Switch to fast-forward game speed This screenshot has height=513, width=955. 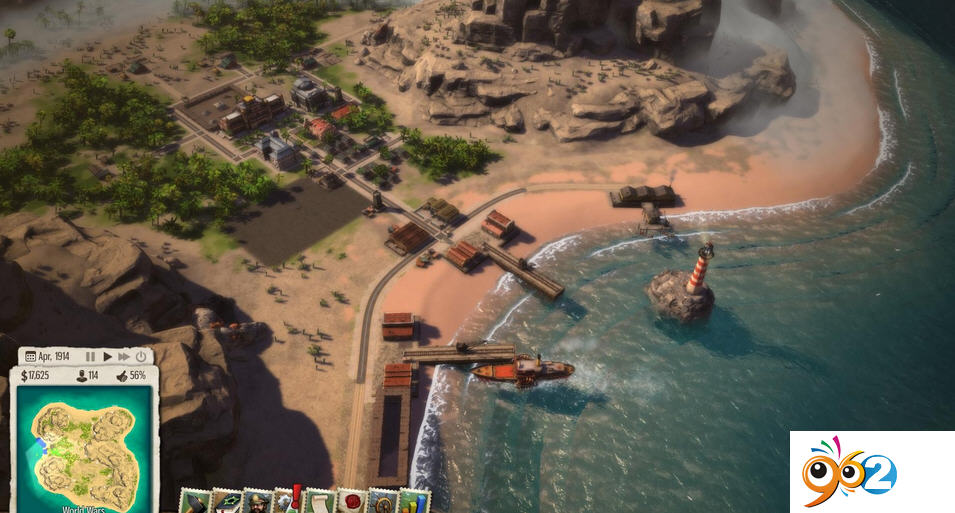[124, 356]
